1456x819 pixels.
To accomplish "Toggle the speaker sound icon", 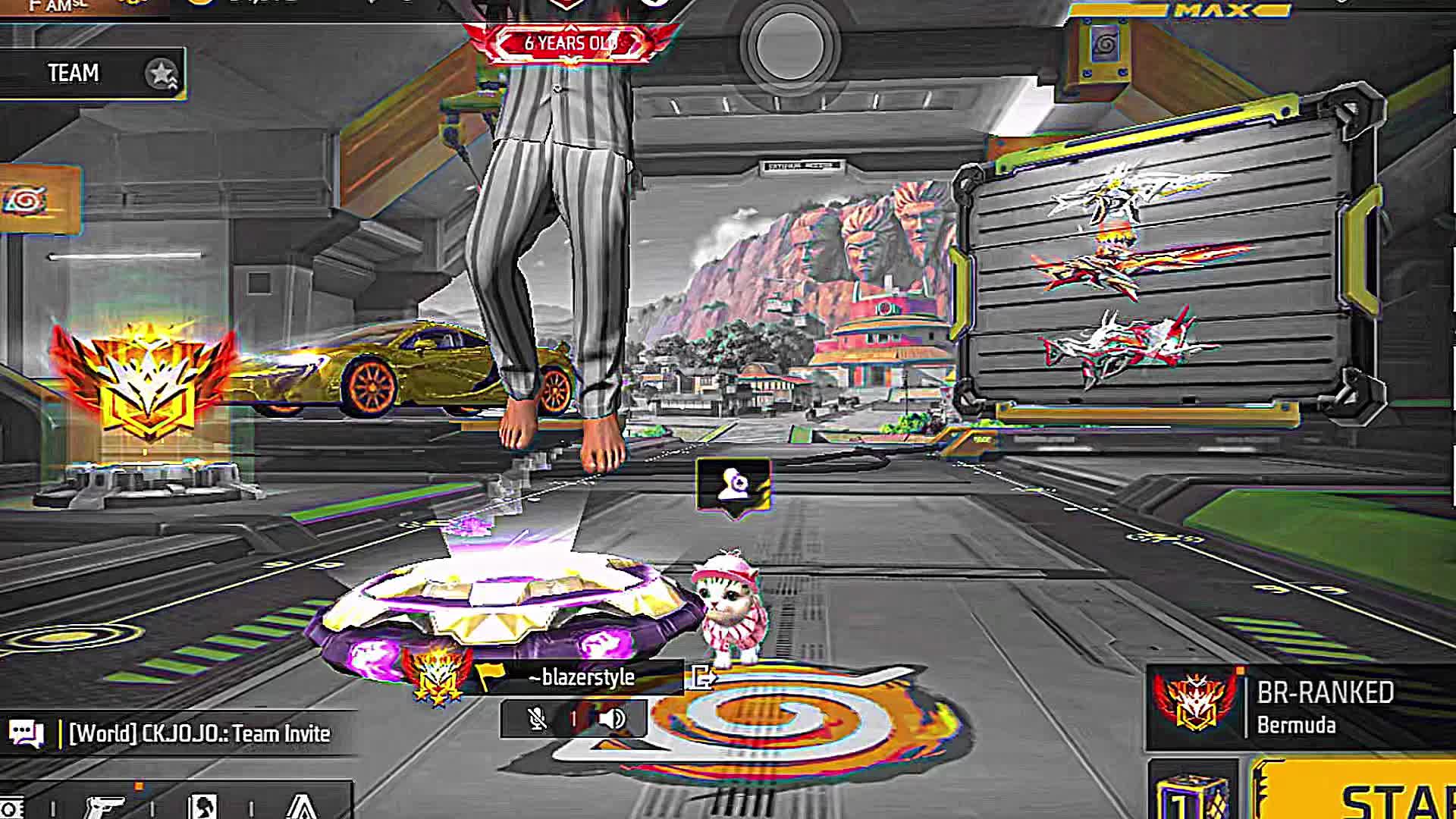I will [x=612, y=719].
